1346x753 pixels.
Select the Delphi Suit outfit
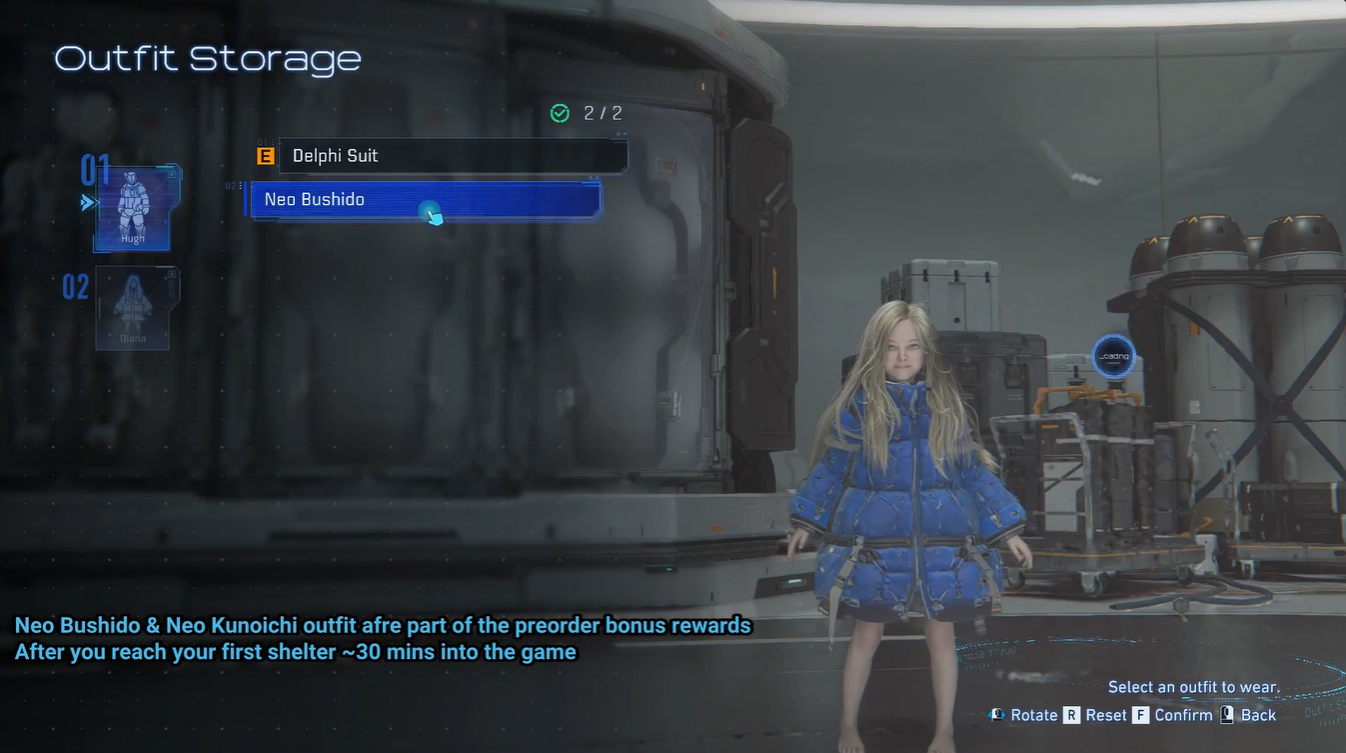(452, 156)
